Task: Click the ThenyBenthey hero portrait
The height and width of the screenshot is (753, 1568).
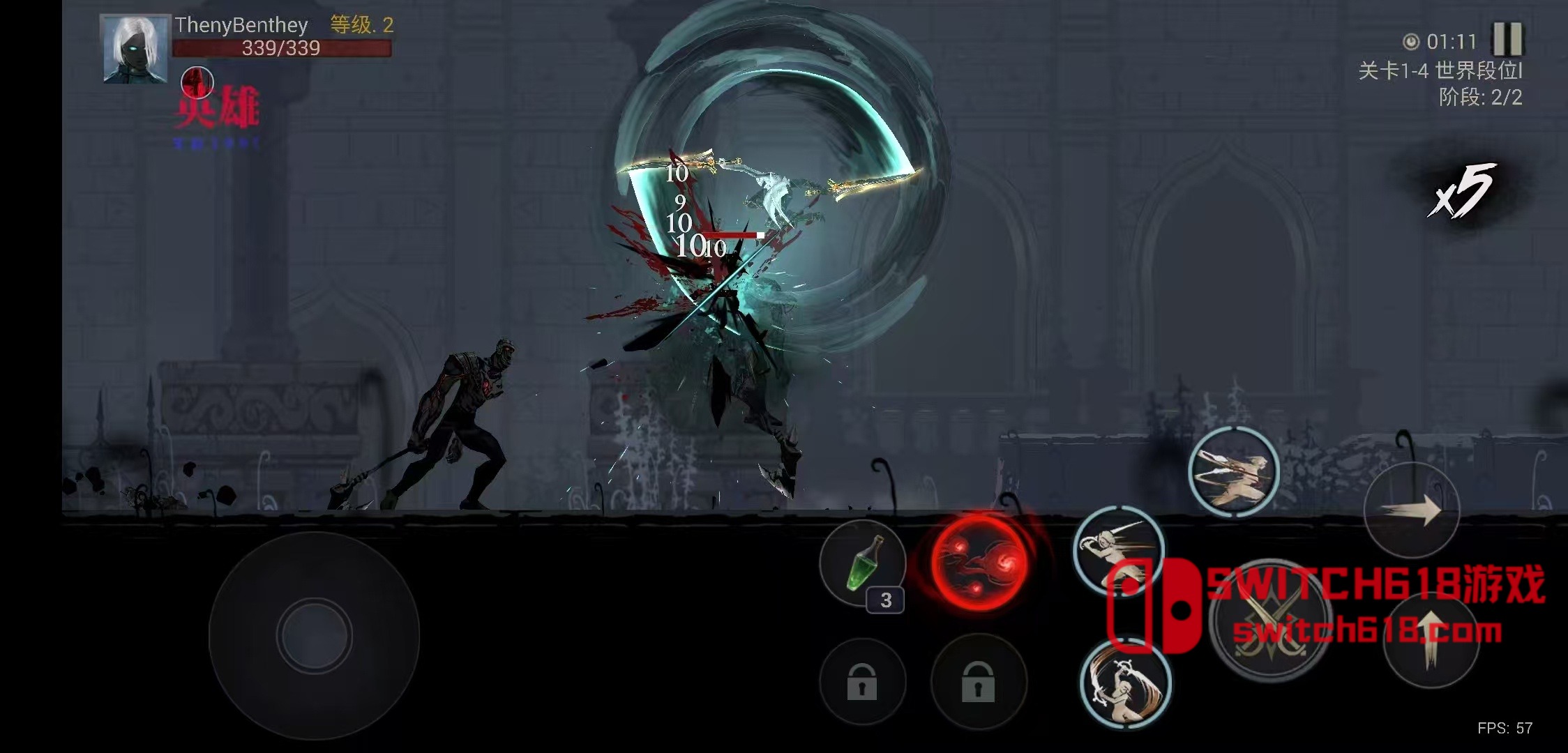Action: (135, 48)
